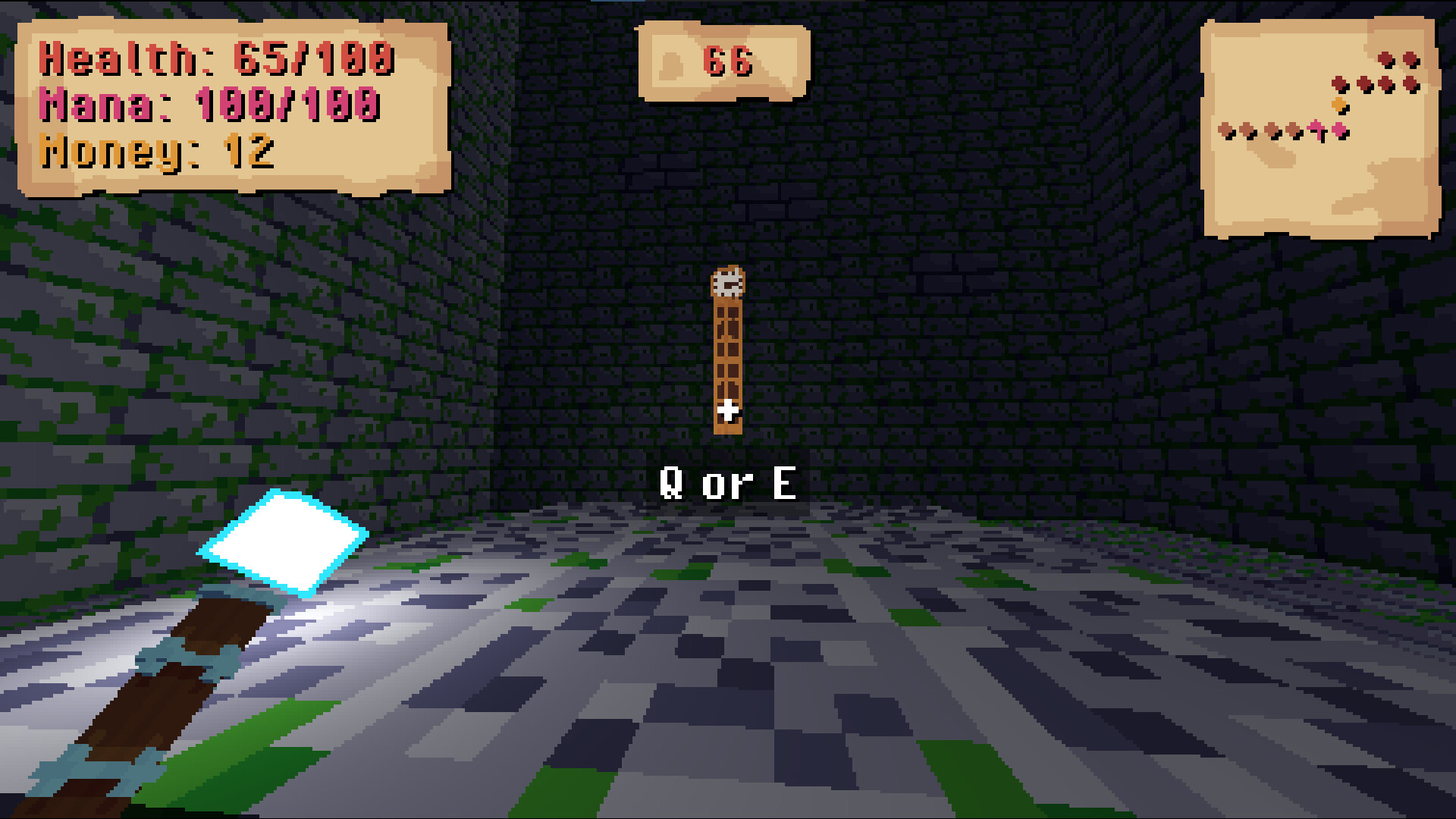
Task: Click the pink diamond marker beside the player arrow
Action: coord(1339,129)
